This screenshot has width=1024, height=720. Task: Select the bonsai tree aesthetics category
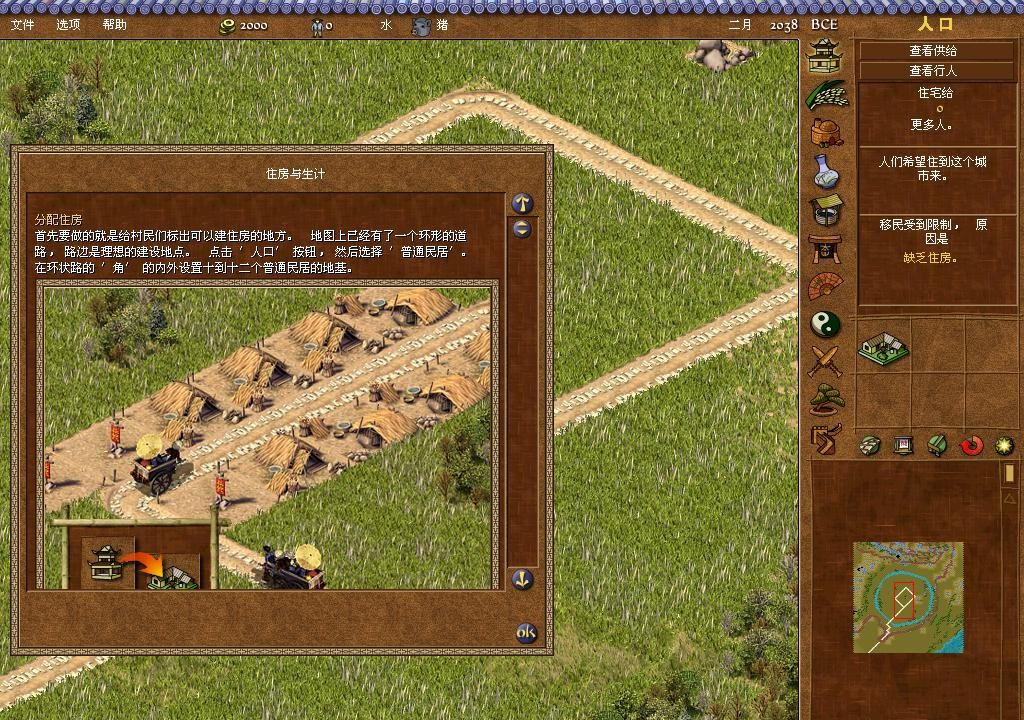click(827, 399)
